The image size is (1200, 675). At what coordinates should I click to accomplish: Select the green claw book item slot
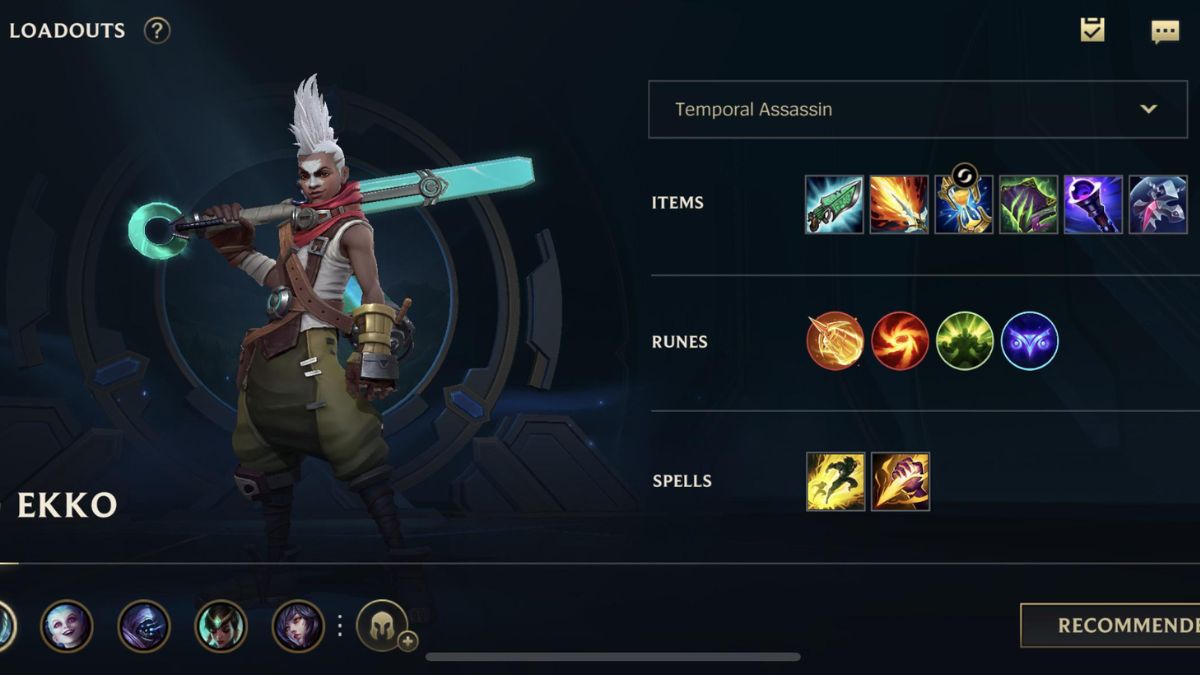point(1029,204)
